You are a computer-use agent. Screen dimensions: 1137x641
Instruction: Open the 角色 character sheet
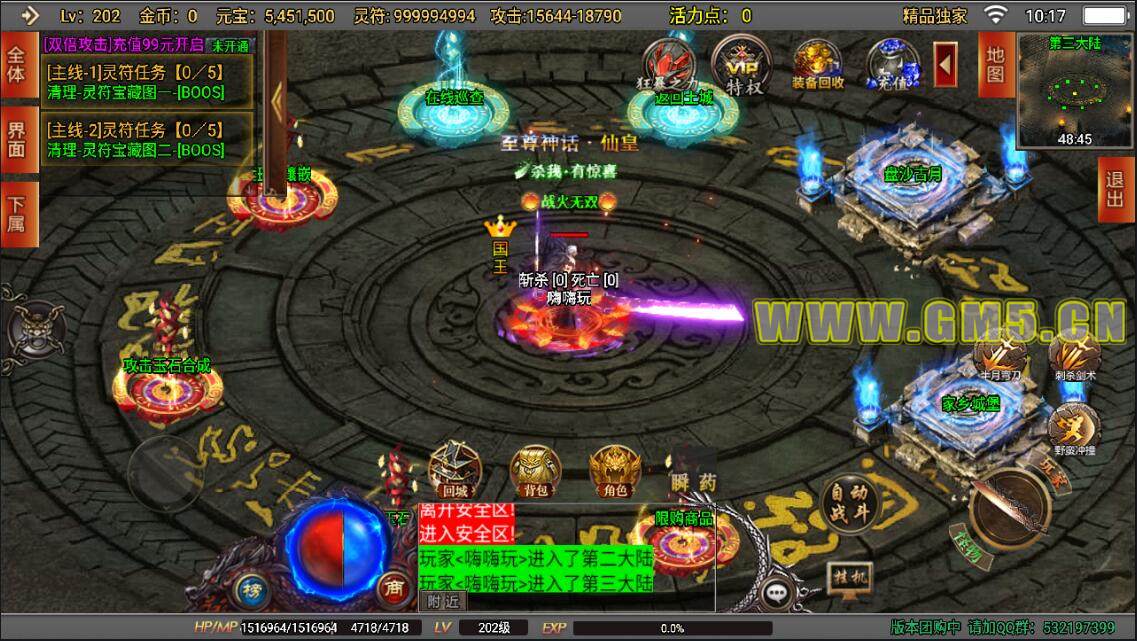(x=614, y=470)
